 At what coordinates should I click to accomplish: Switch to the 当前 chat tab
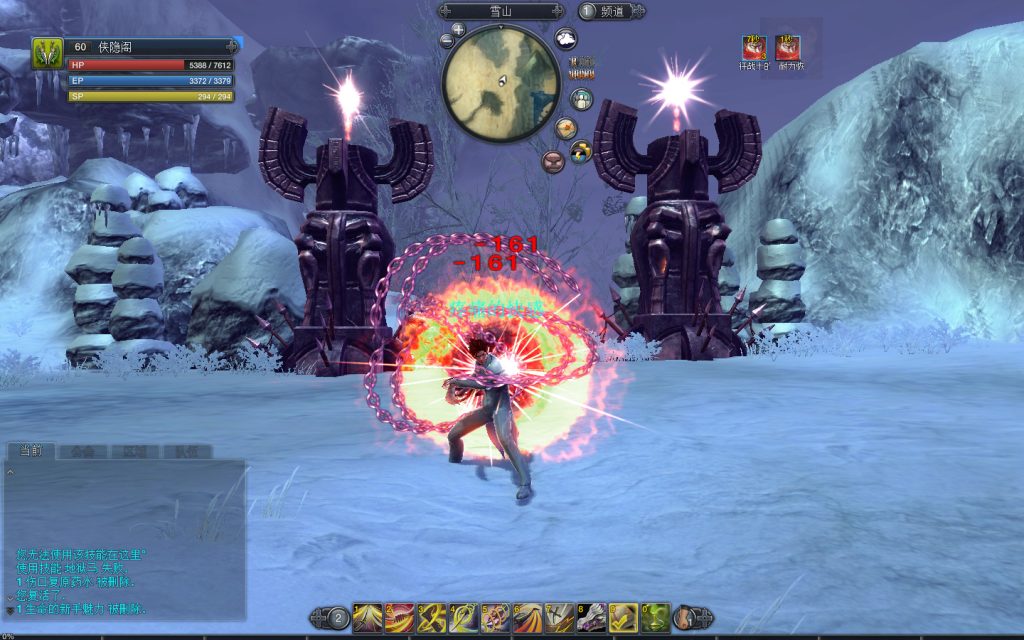point(30,451)
